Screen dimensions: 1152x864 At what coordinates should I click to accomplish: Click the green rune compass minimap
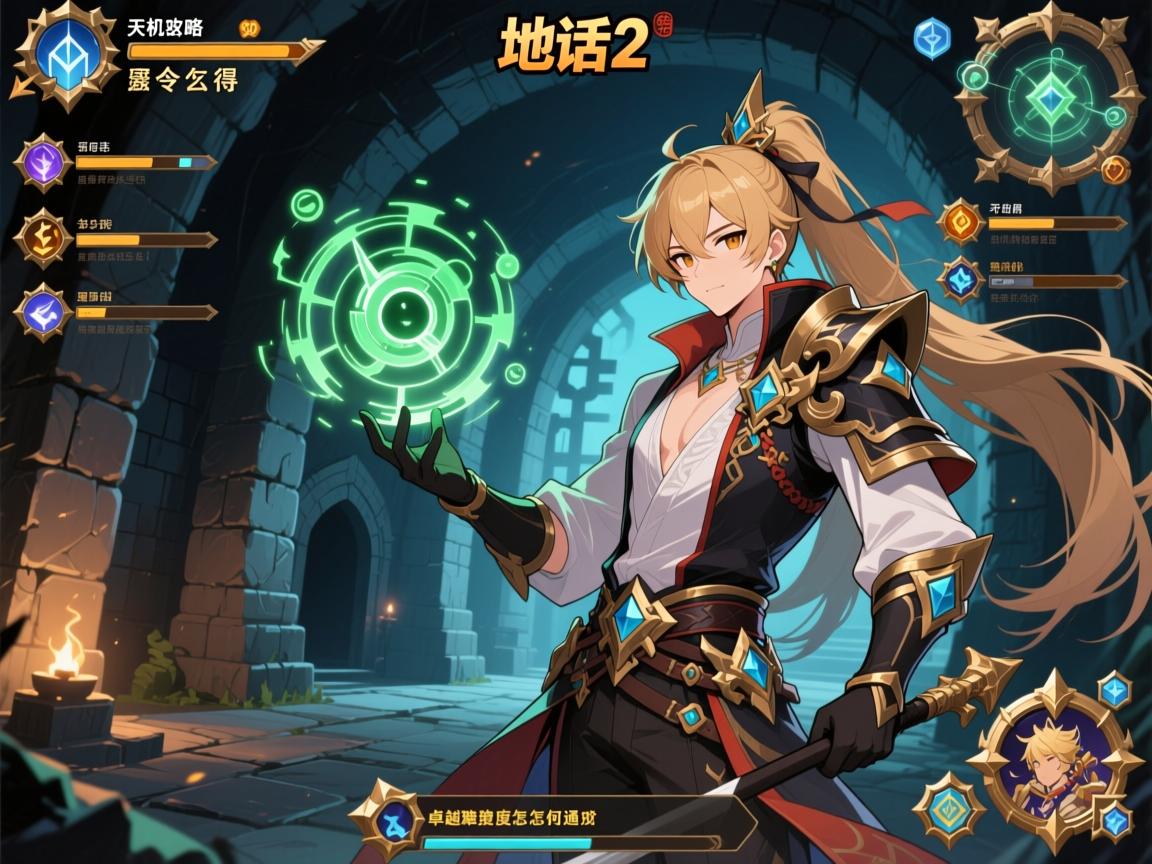[1048, 97]
